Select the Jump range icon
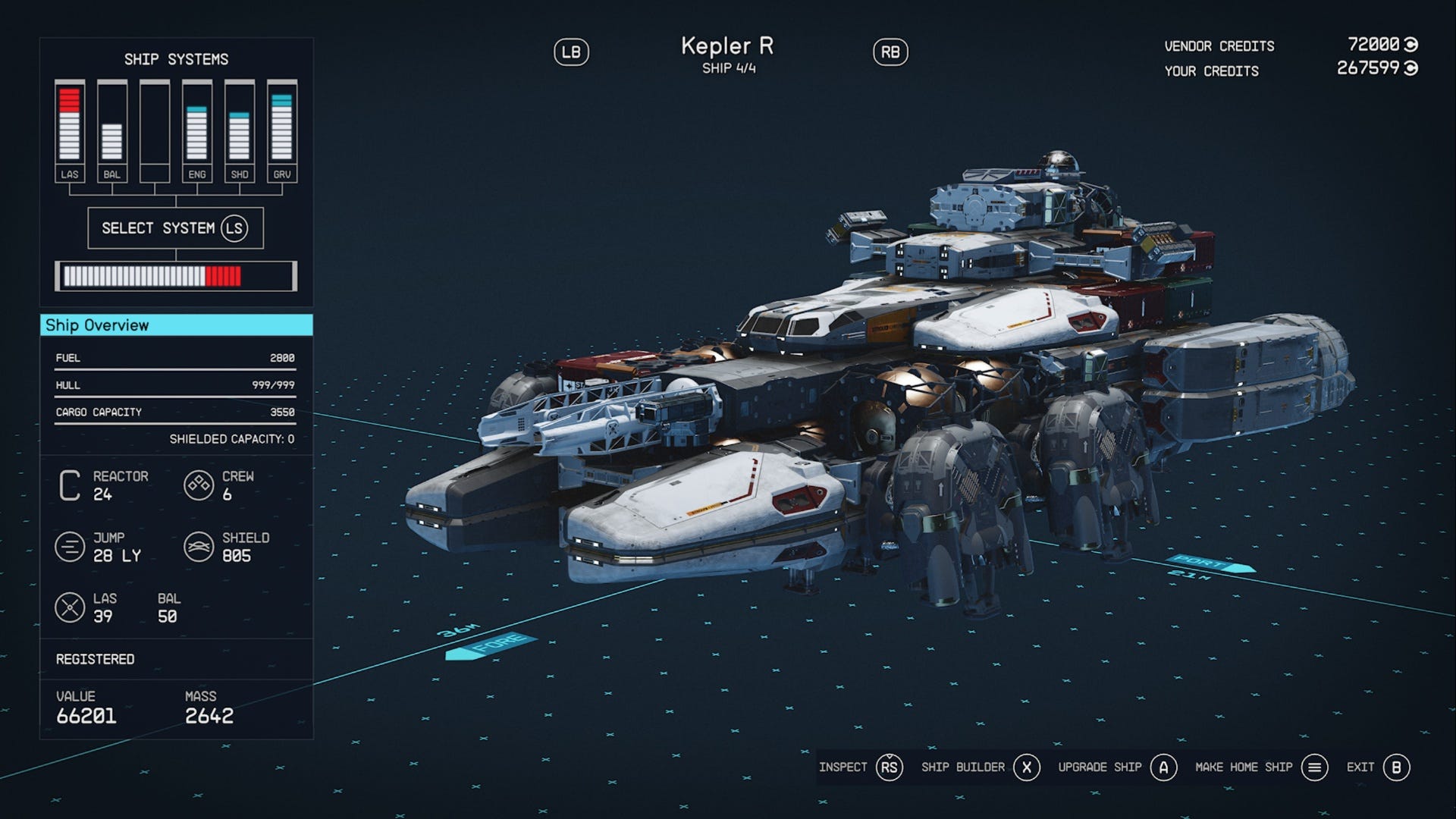The image size is (1456, 819). tap(68, 545)
